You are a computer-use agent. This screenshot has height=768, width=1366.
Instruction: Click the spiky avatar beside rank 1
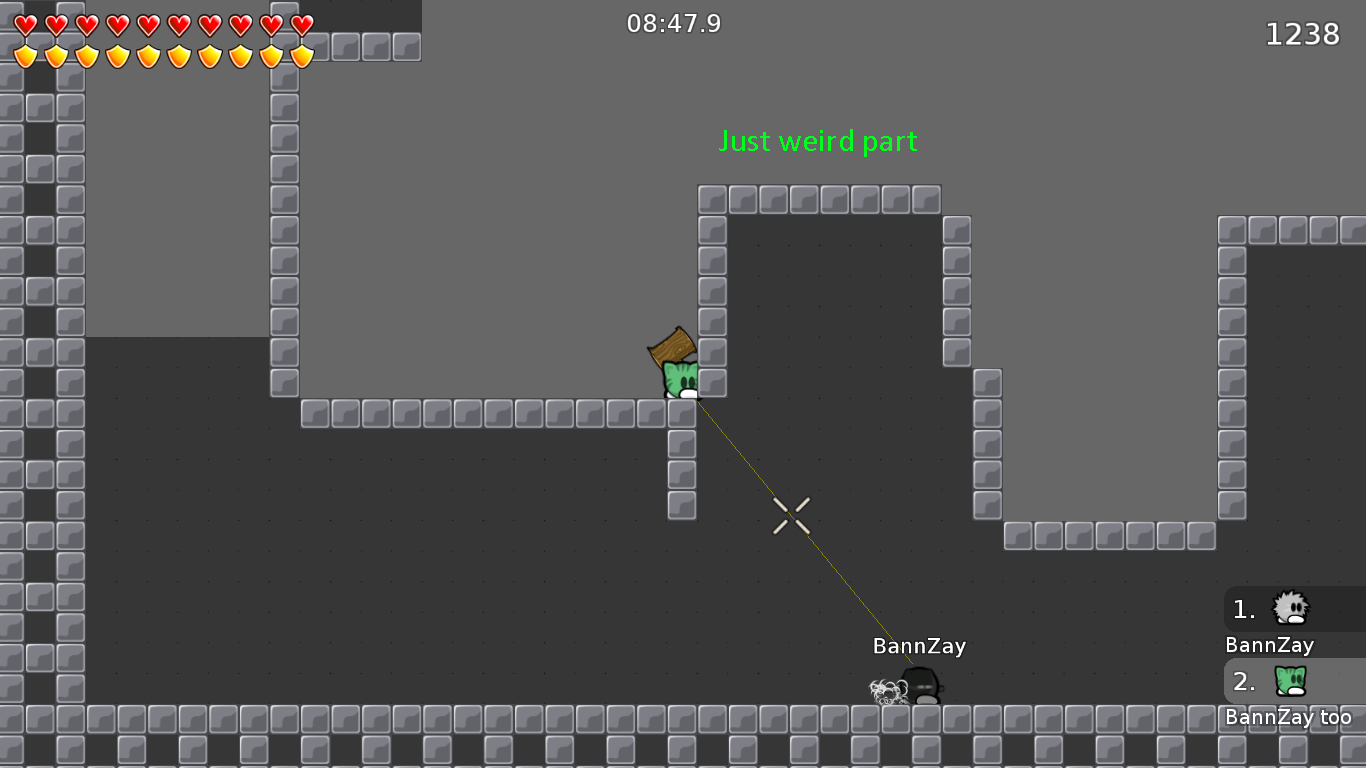[1290, 609]
